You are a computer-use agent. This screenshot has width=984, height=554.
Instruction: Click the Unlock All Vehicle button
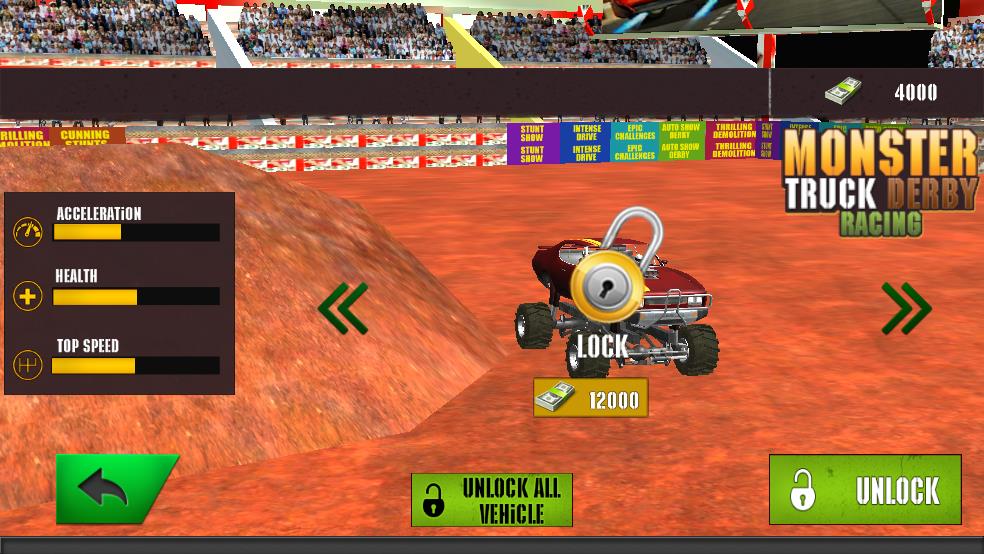click(492, 500)
